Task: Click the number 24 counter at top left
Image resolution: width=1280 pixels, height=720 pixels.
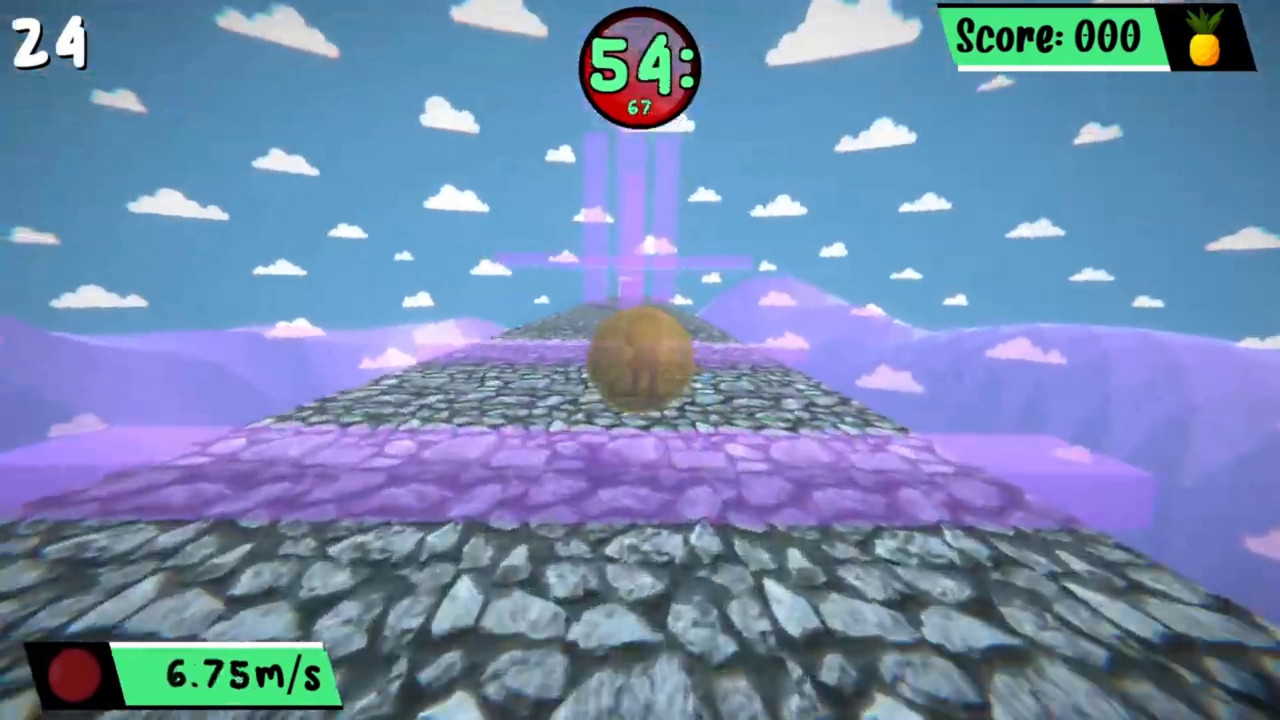Action: click(48, 42)
